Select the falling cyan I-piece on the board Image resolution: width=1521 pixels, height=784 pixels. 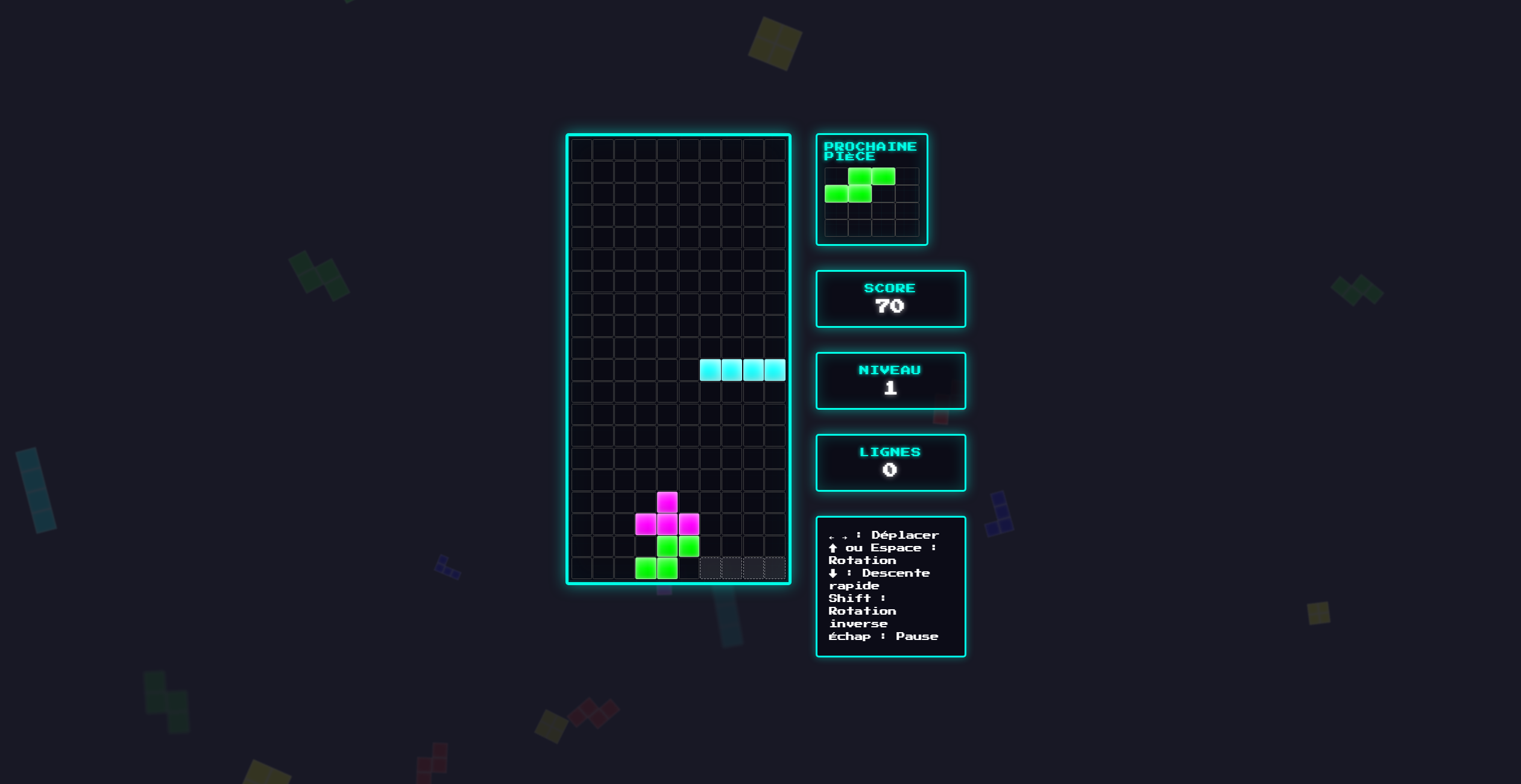743,370
